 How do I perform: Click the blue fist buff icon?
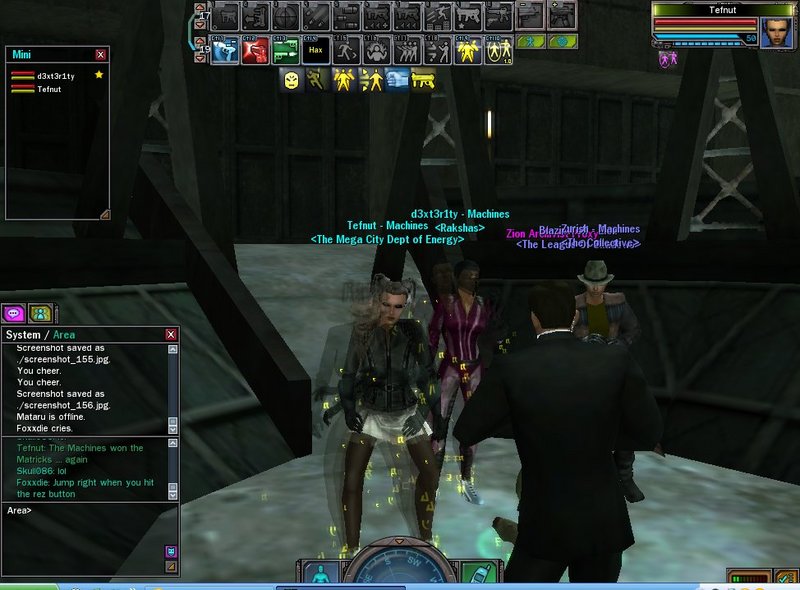397,80
